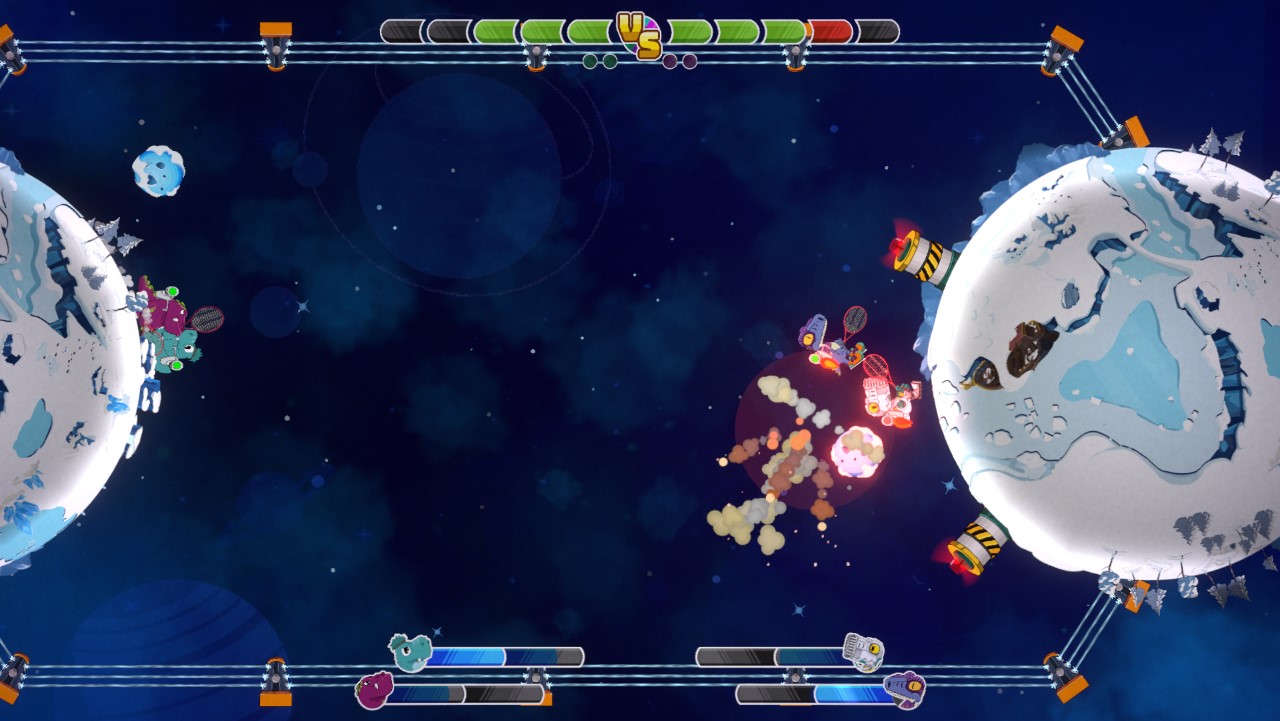Click the white astronaut character portrait

864,651
